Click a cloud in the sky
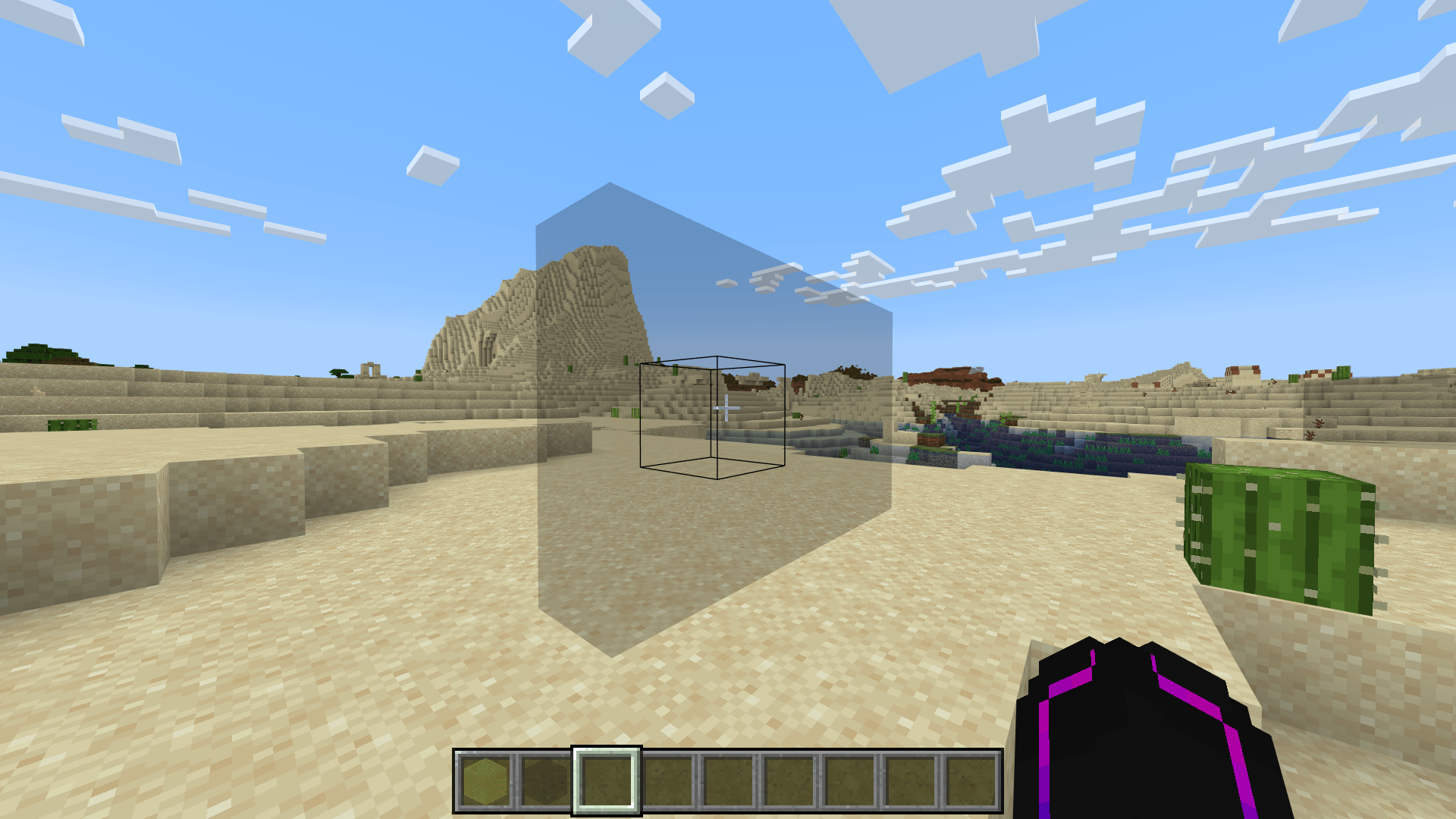 (1046, 136)
